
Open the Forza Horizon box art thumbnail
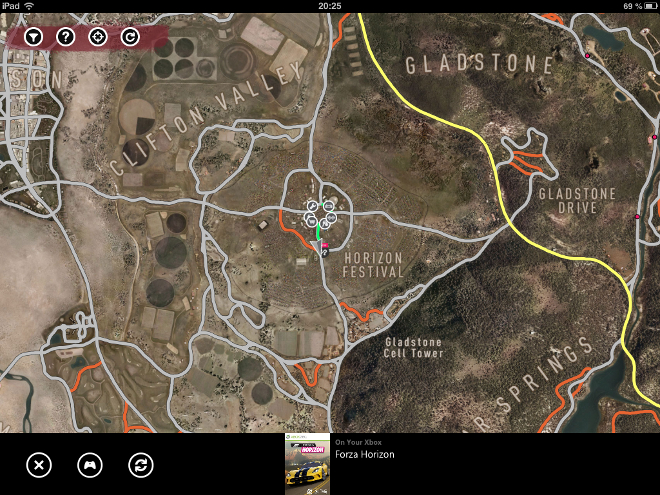click(x=307, y=464)
